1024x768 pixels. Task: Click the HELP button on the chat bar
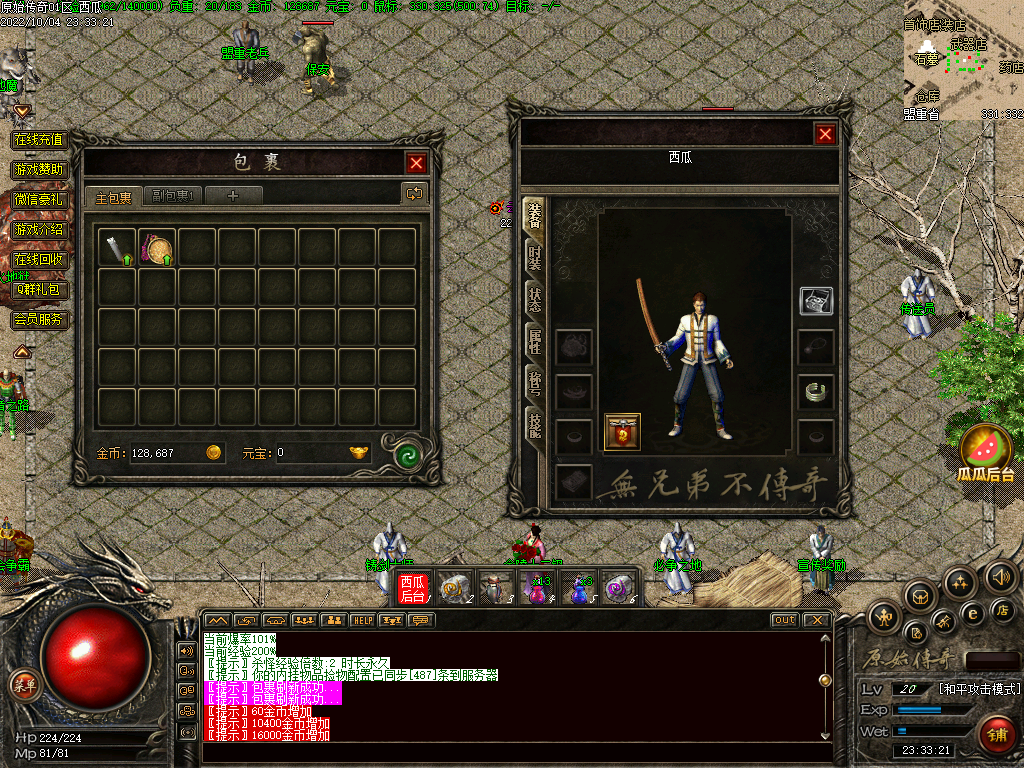362,620
